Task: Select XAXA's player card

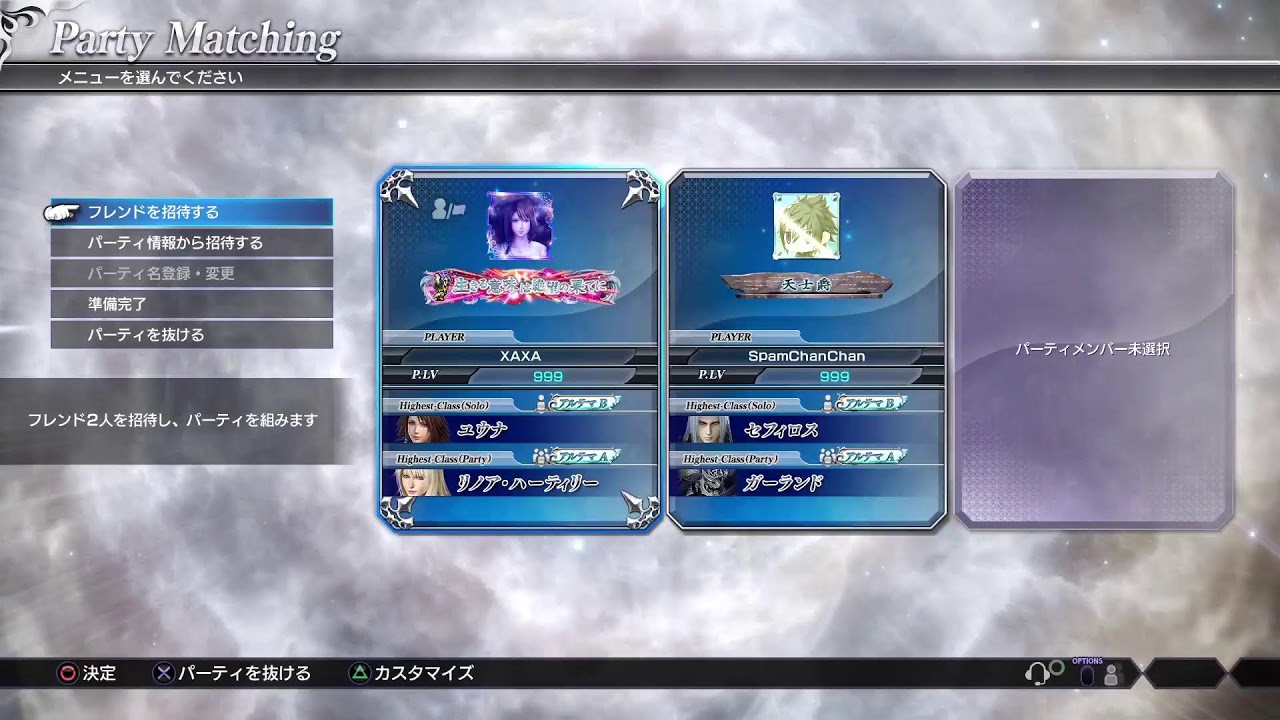Action: pos(519,349)
